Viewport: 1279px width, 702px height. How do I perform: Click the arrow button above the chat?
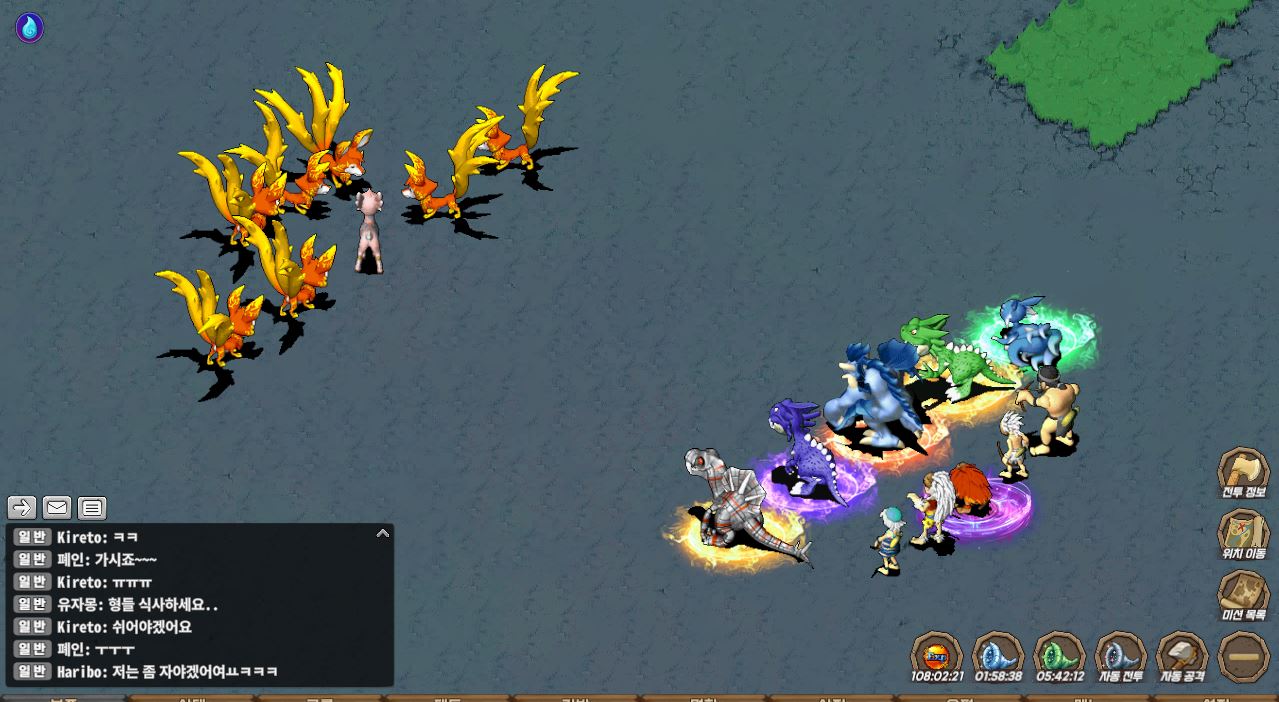(22, 508)
